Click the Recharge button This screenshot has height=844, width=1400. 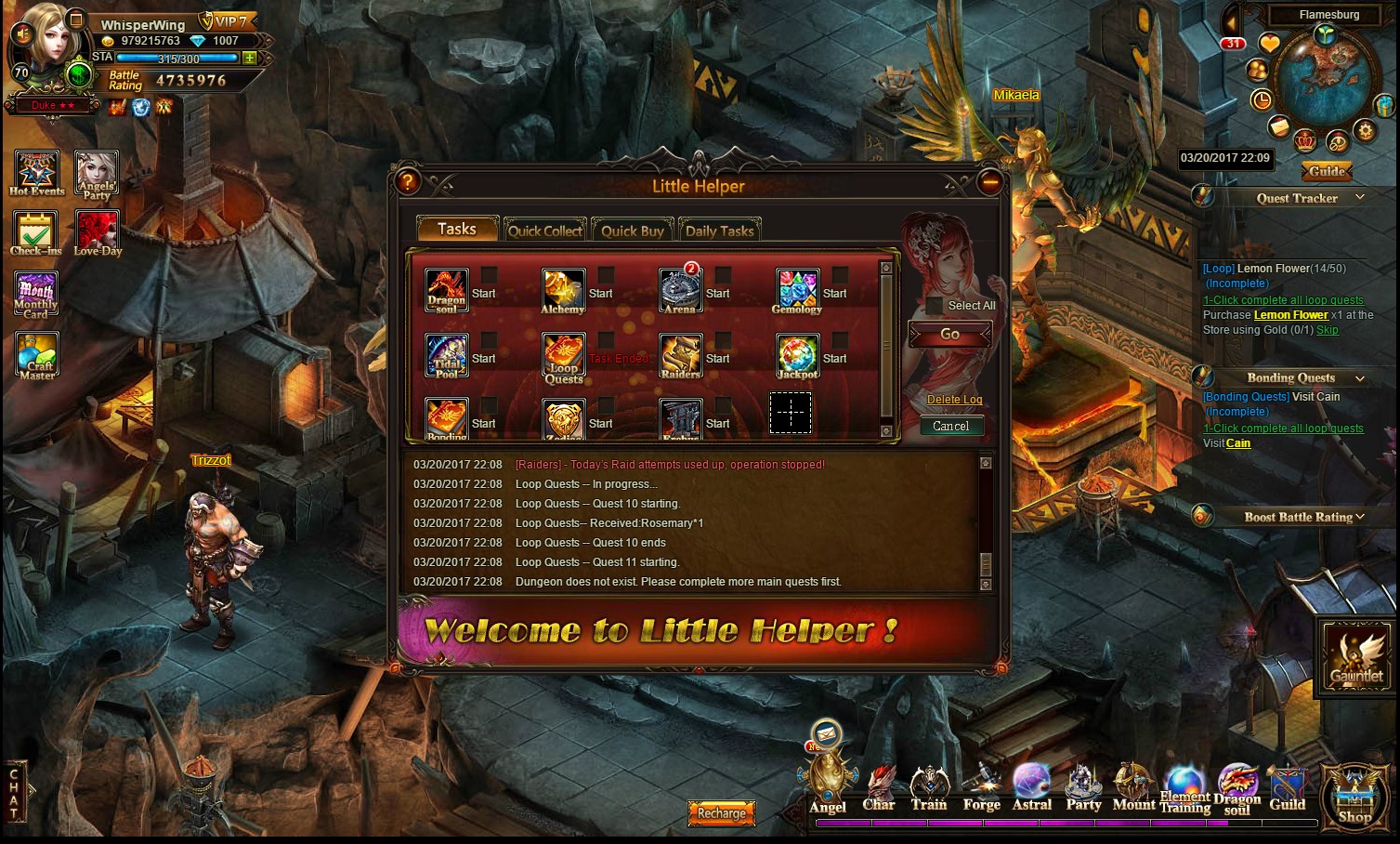click(722, 813)
